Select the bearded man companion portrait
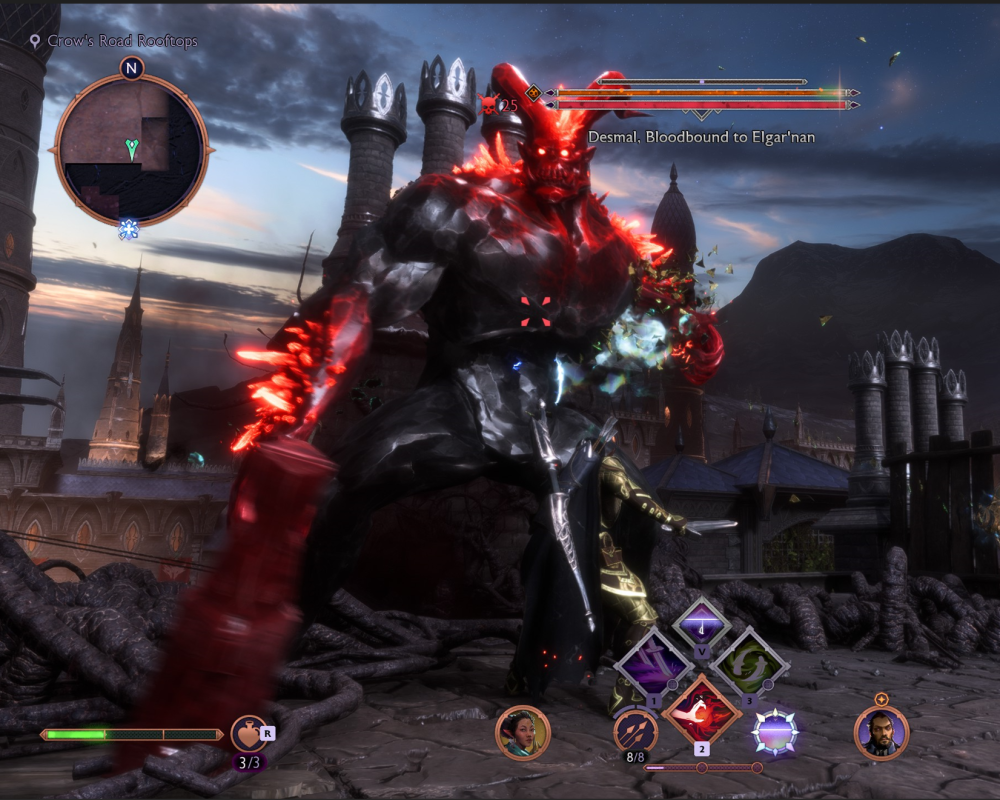 pos(881,733)
